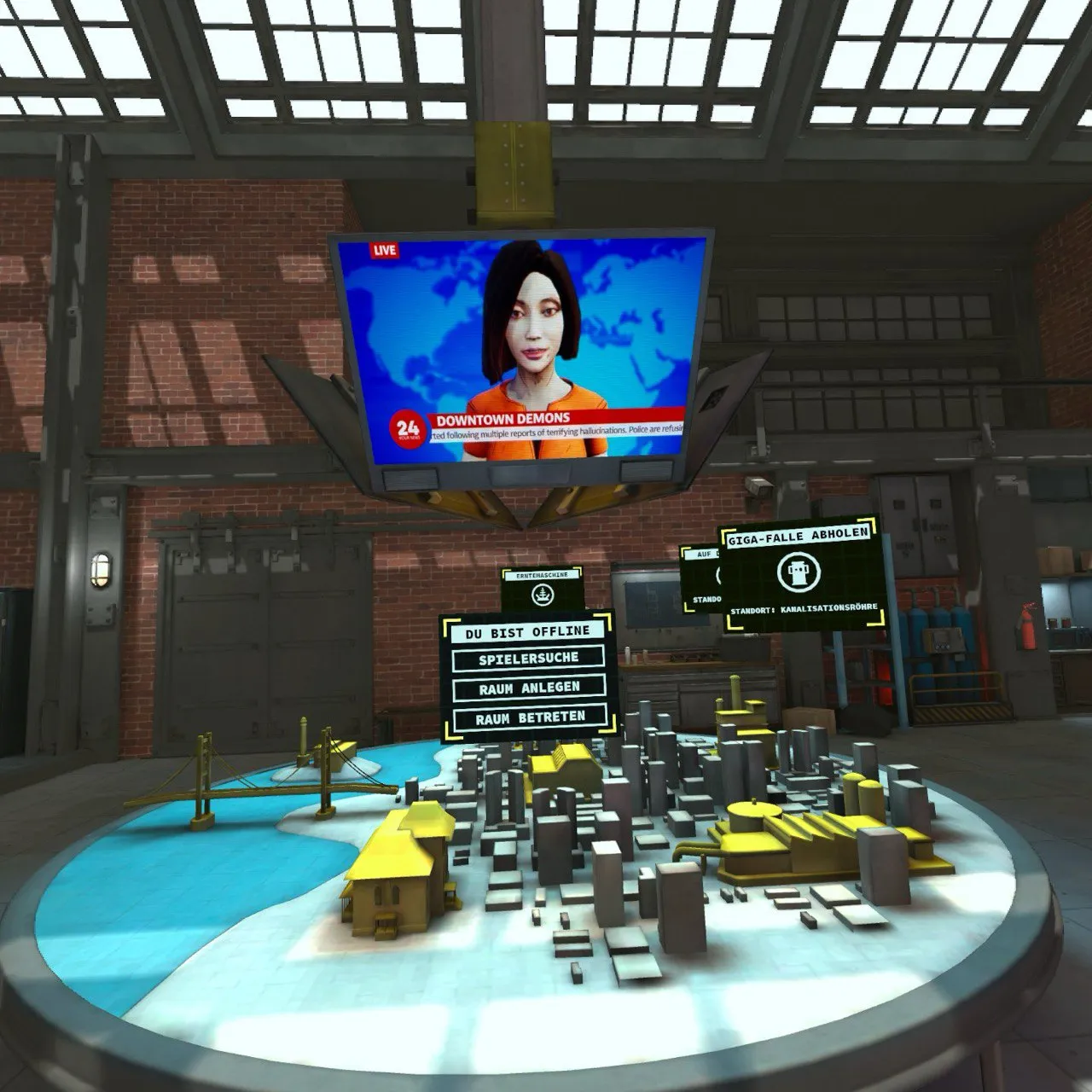Click the red LIVE badge on the news screen
The image size is (1092, 1092).
click(x=383, y=249)
